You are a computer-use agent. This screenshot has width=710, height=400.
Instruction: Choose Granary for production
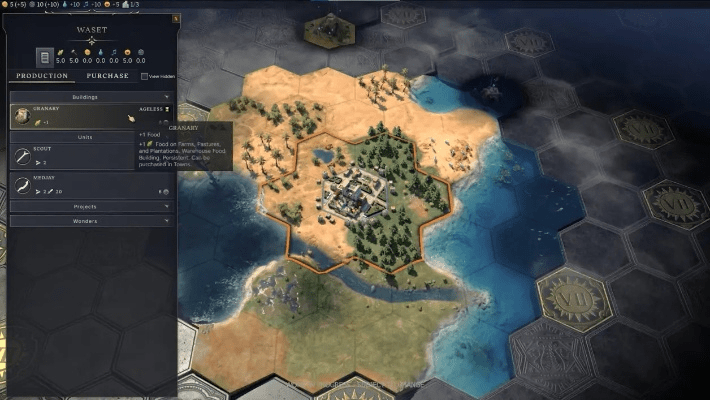[70, 116]
